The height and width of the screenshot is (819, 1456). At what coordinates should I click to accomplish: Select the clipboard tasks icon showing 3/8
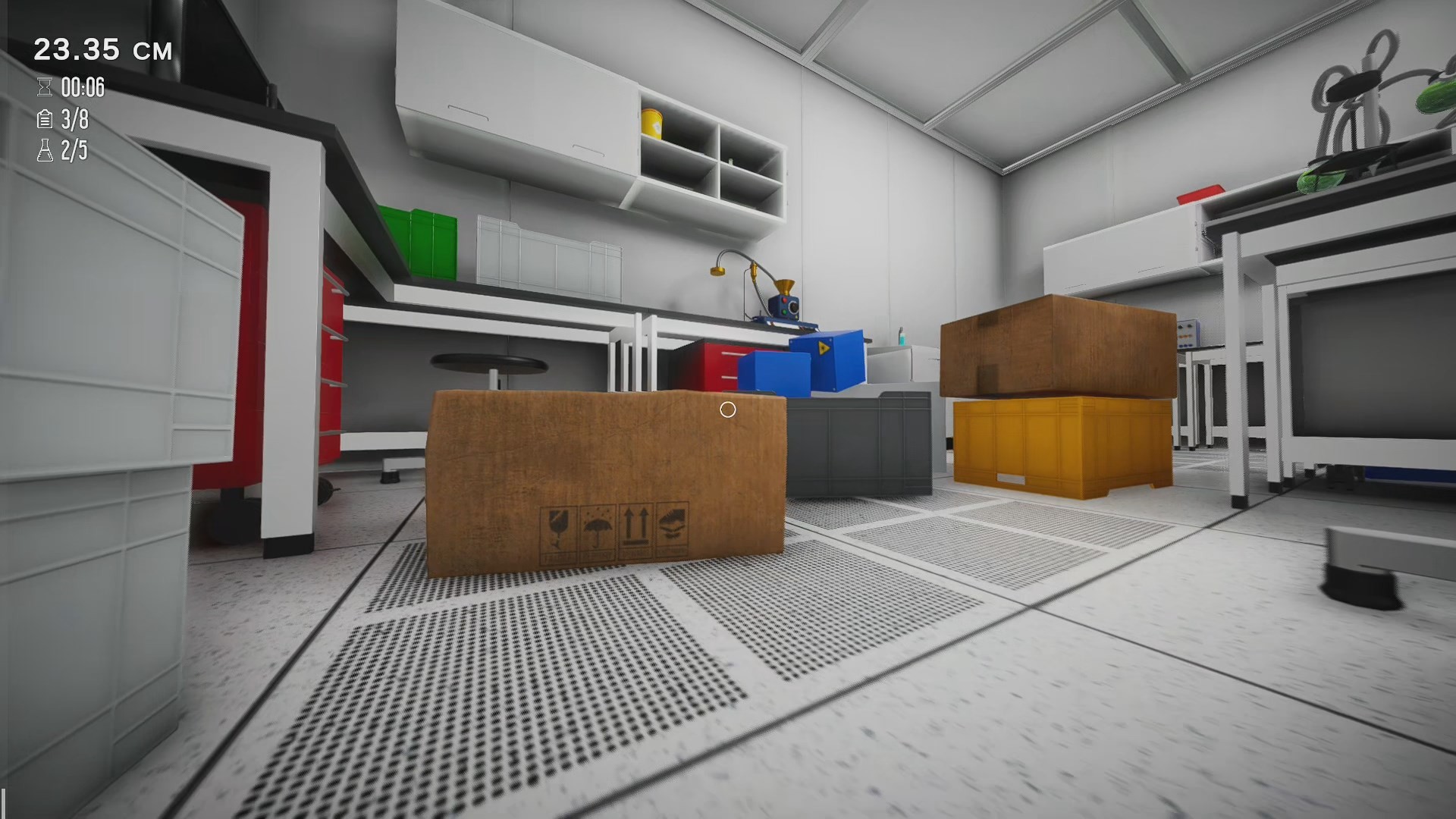[x=45, y=120]
